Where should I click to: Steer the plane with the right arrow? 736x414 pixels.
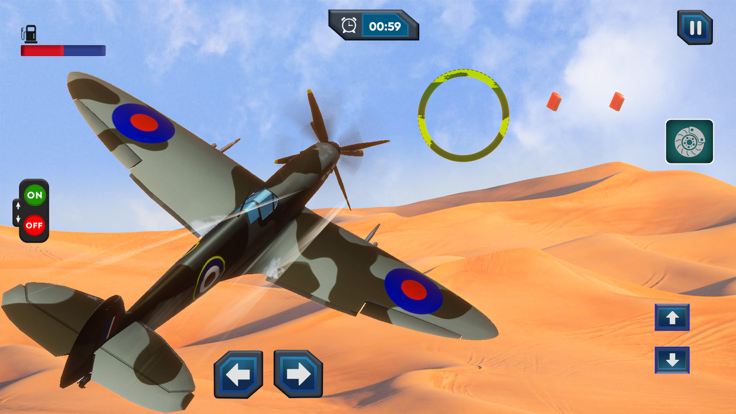tap(298, 375)
